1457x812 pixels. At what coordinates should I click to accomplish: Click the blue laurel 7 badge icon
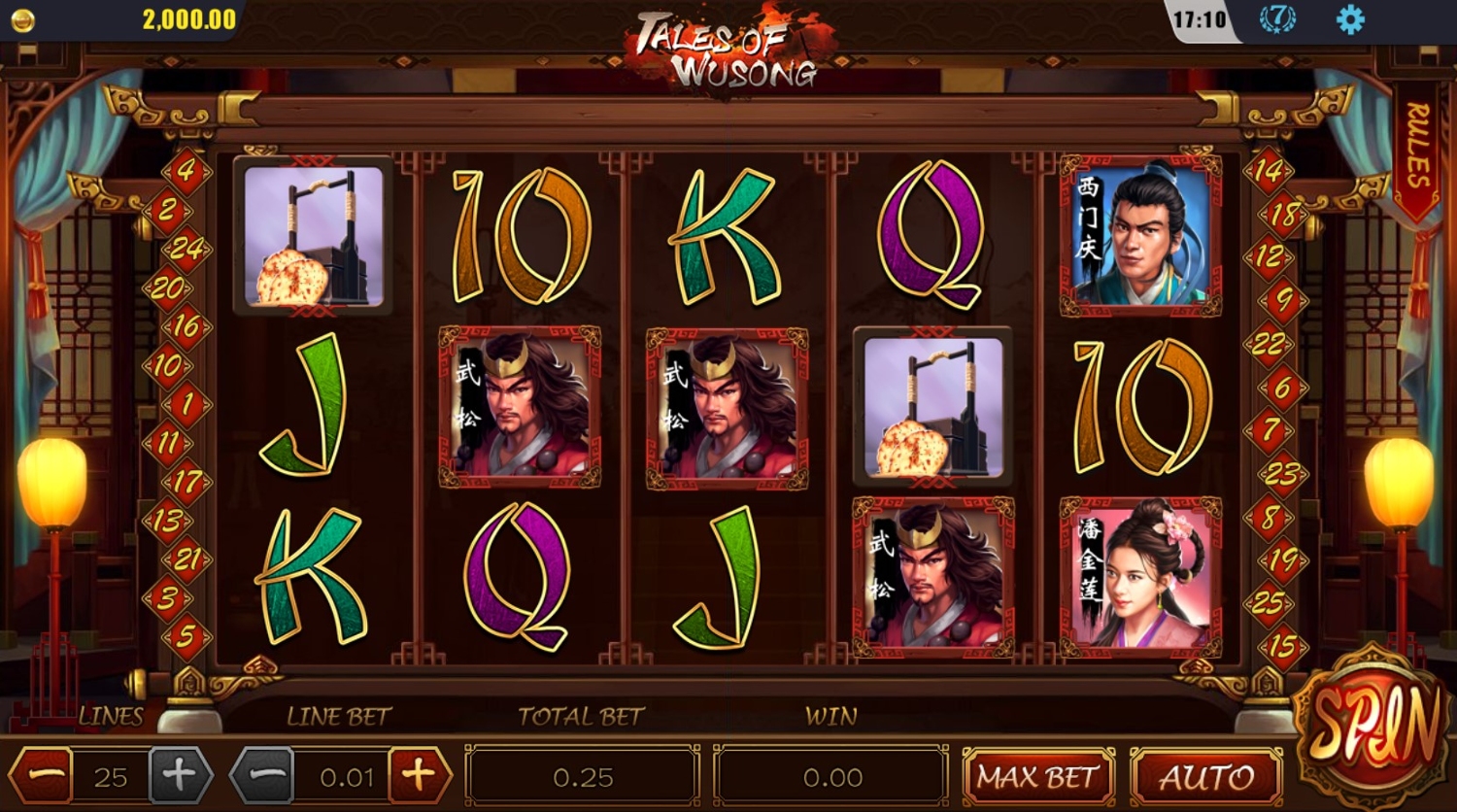click(1277, 19)
